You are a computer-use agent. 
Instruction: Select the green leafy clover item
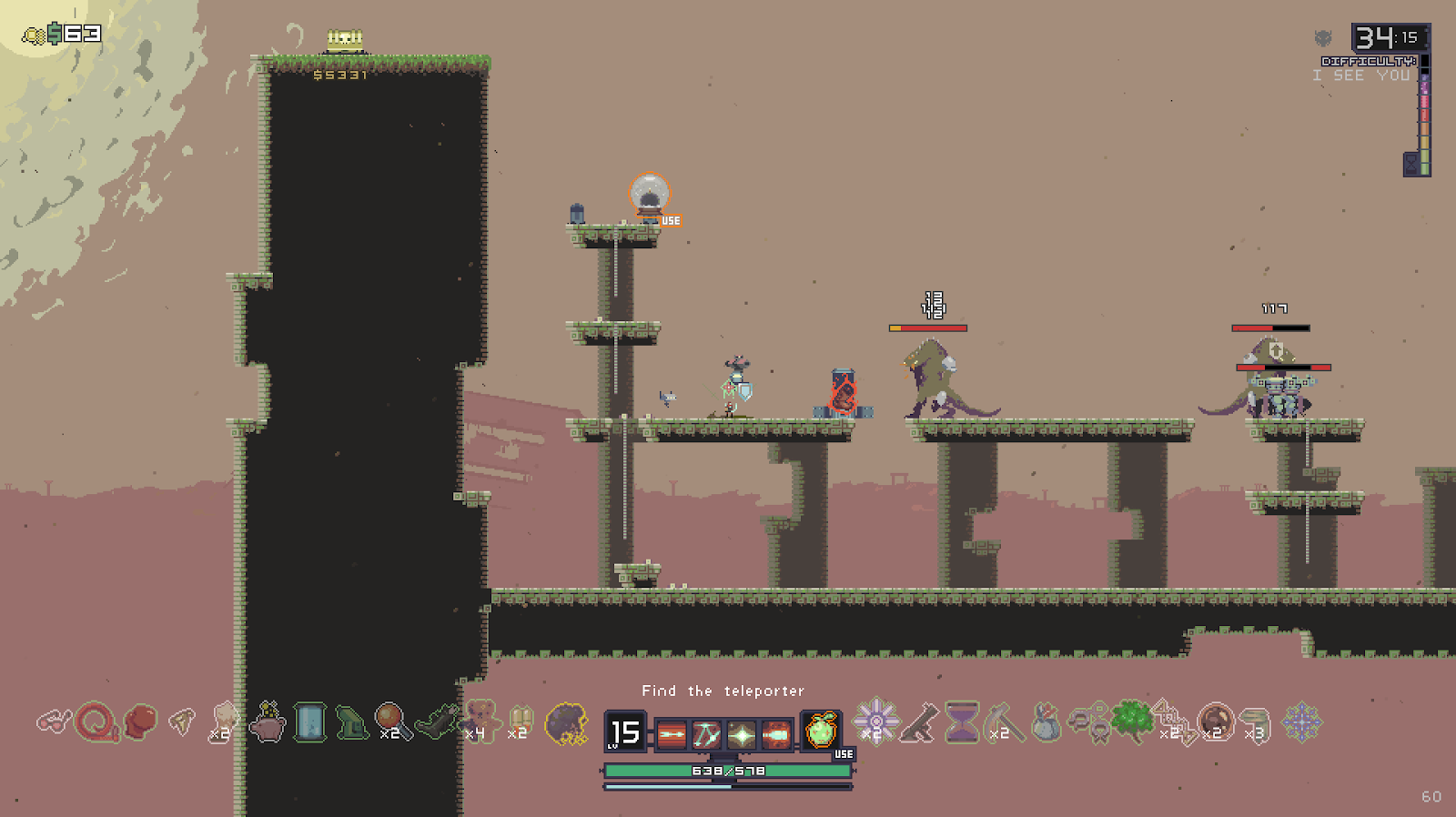pyautogui.click(x=1132, y=721)
